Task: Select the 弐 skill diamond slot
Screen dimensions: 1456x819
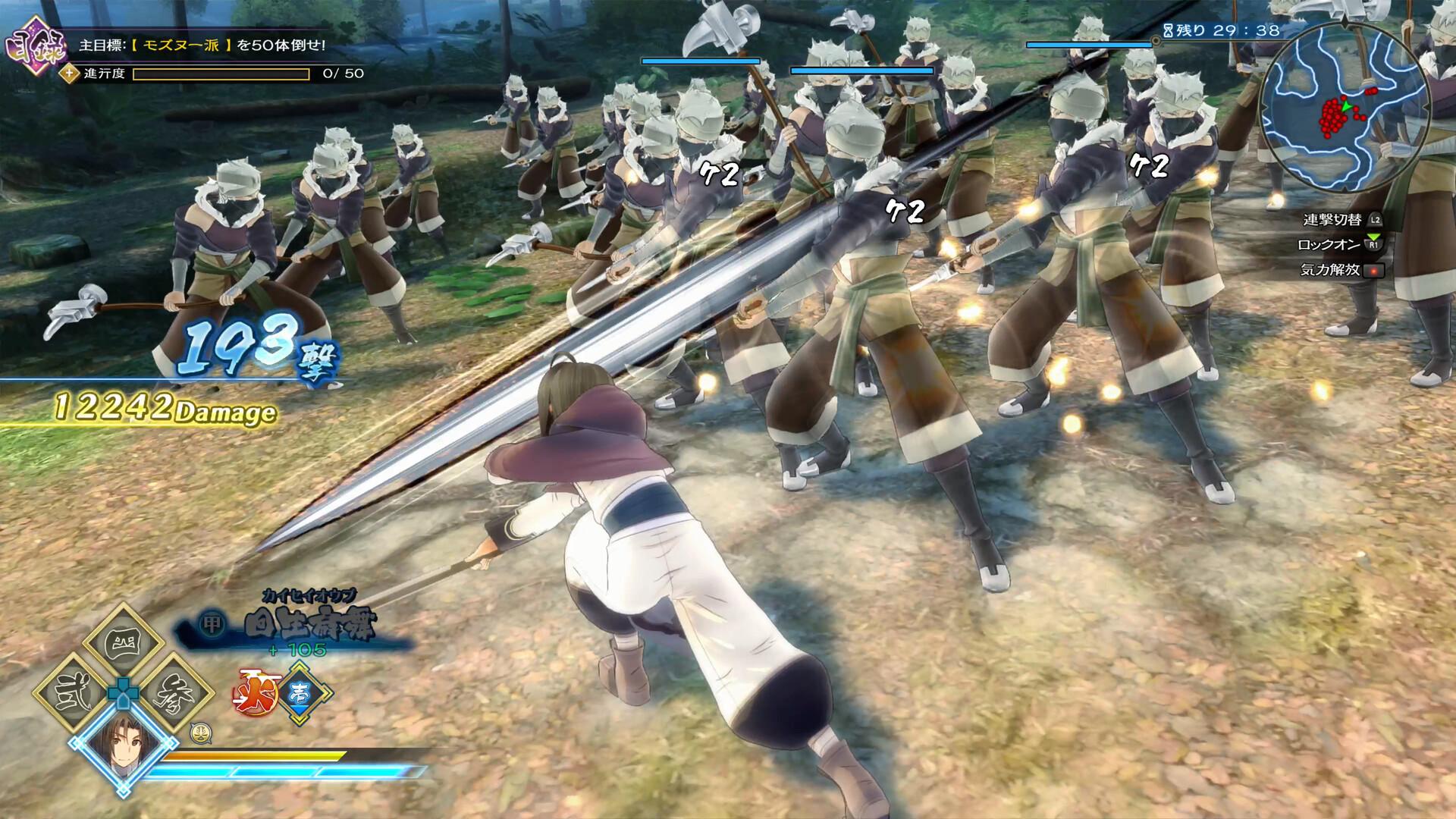Action: click(x=74, y=693)
